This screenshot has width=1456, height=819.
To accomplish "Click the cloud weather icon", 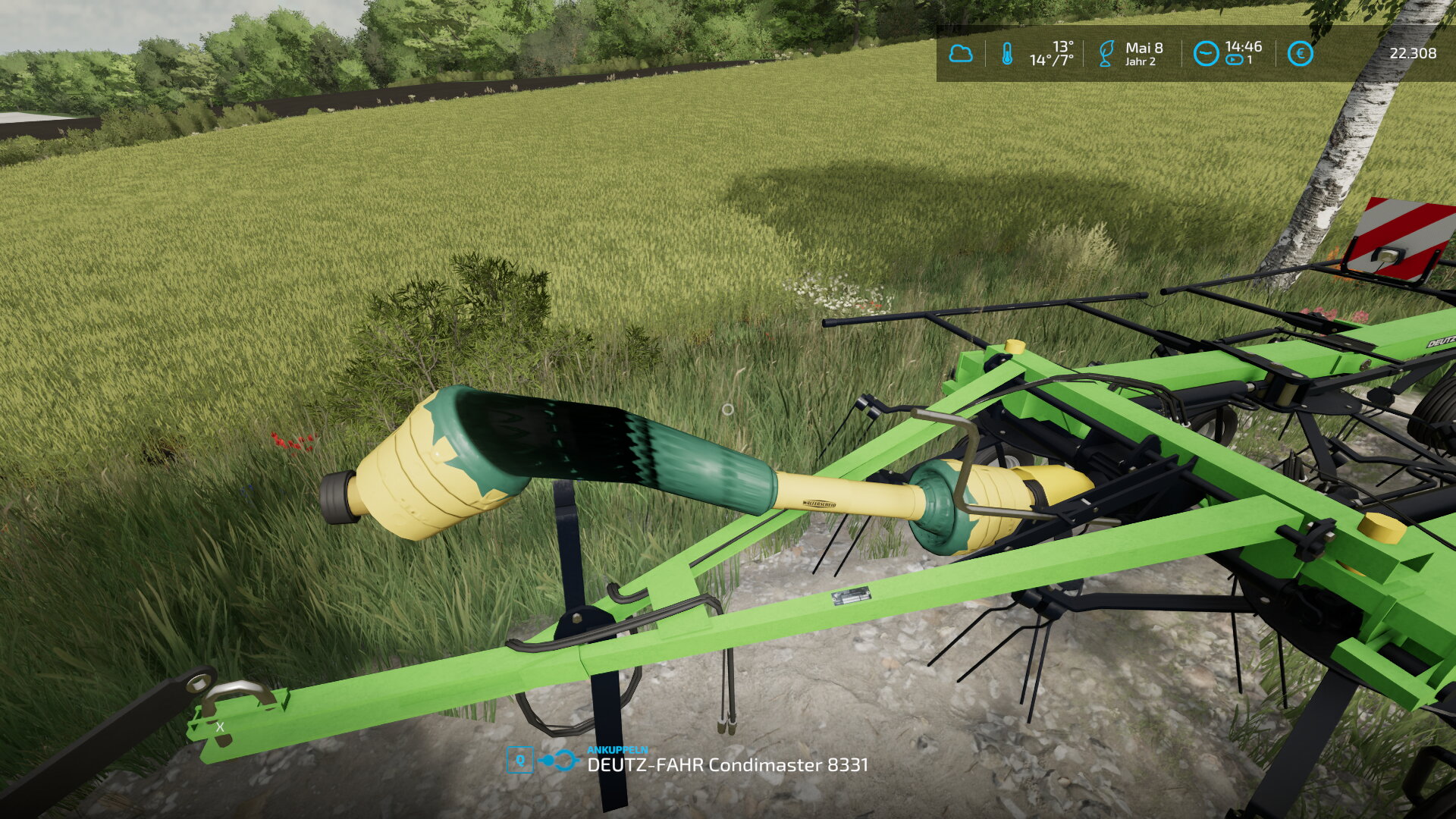I will [961, 54].
